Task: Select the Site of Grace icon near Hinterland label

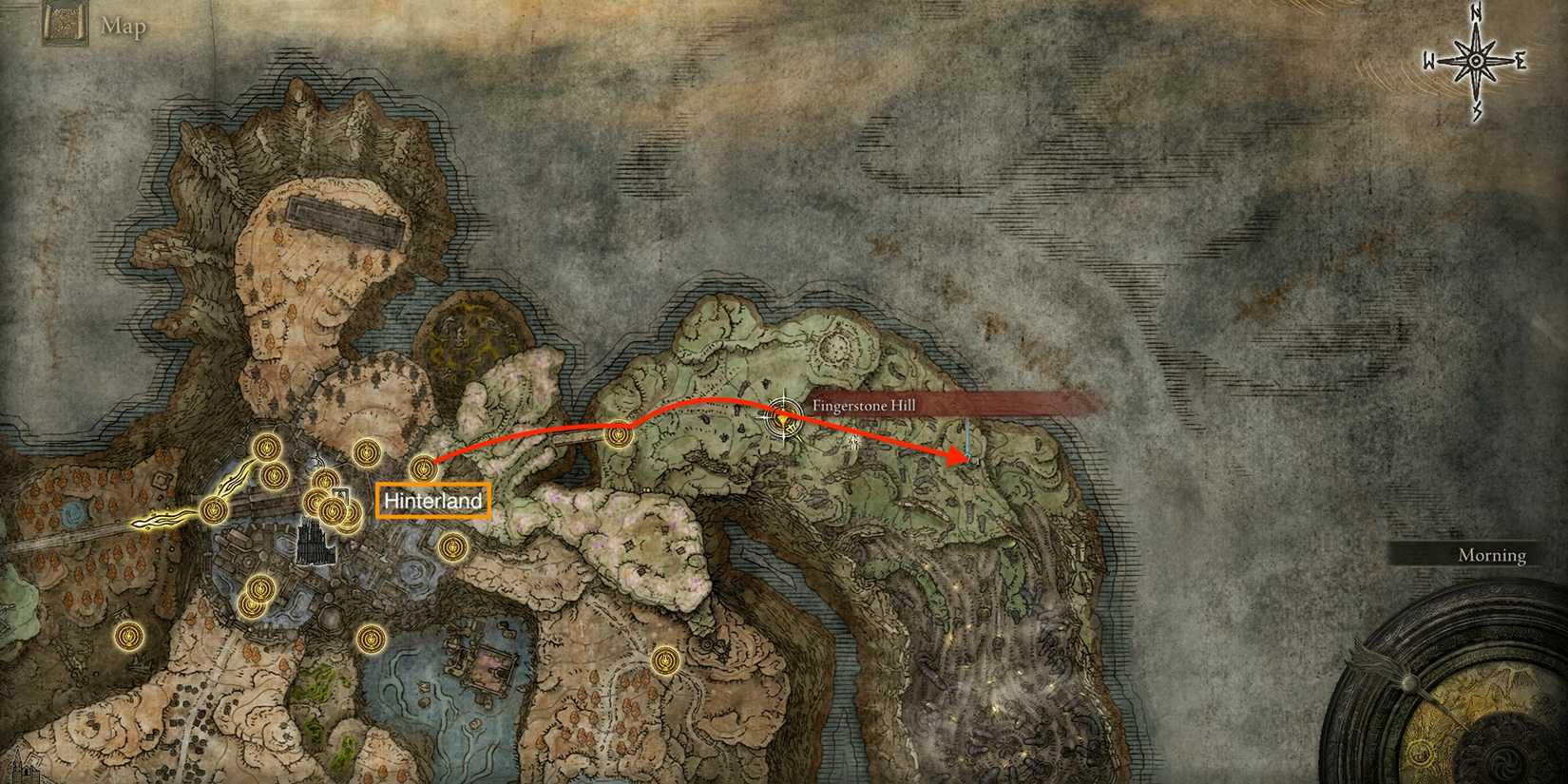Action: (x=424, y=468)
